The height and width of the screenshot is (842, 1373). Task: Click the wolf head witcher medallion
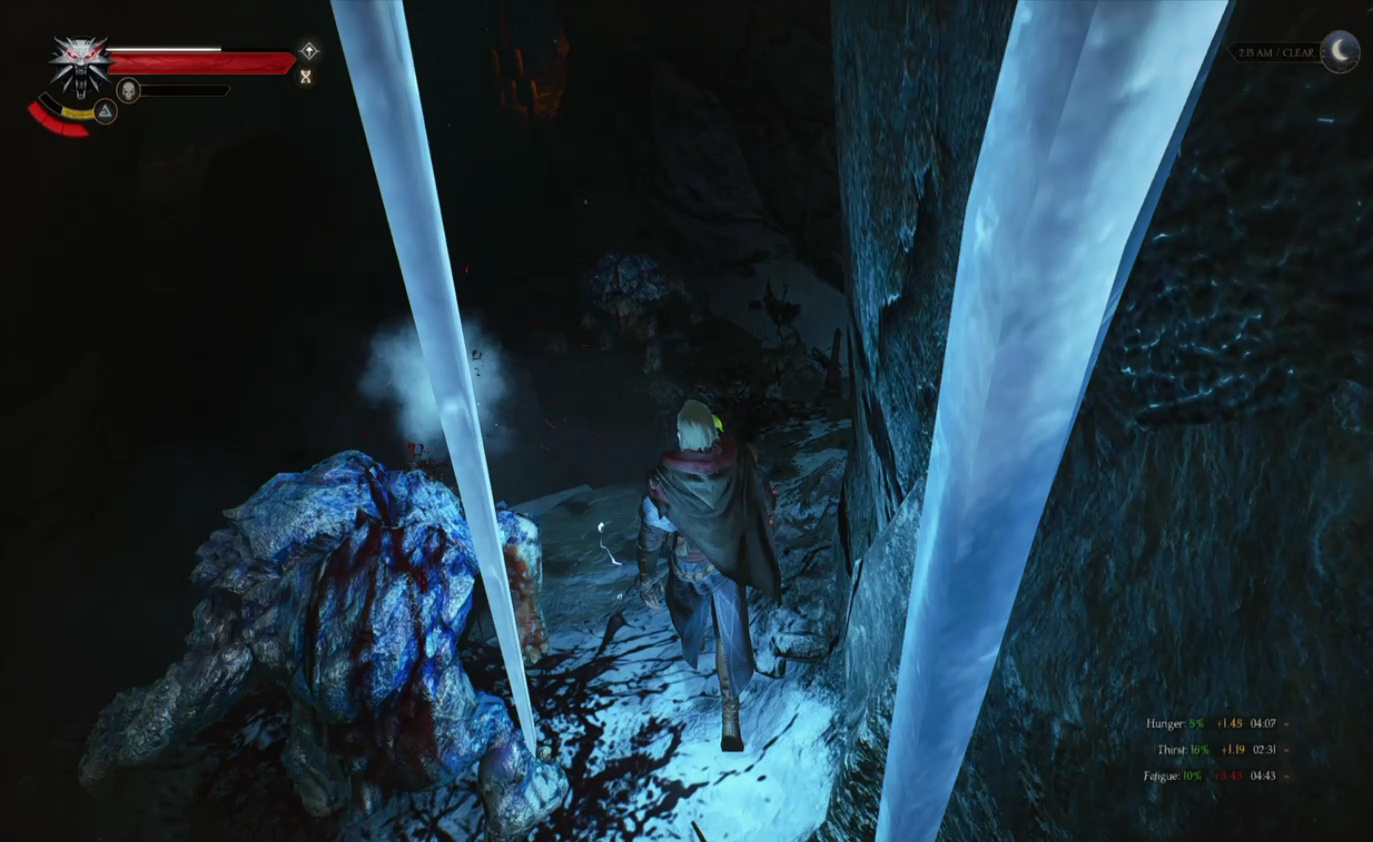coord(80,64)
